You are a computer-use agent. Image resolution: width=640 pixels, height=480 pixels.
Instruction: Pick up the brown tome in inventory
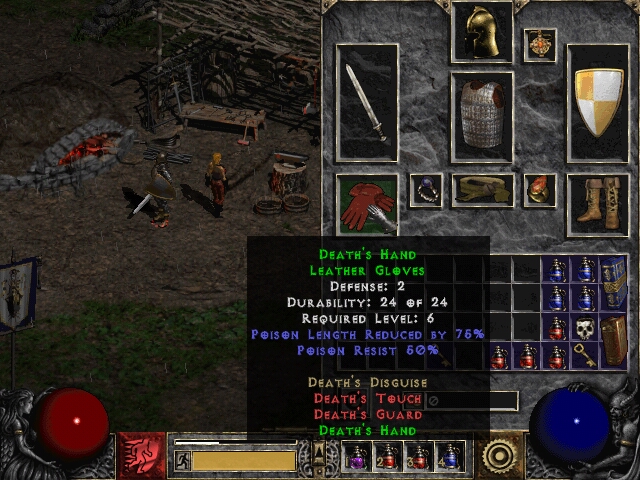point(612,340)
